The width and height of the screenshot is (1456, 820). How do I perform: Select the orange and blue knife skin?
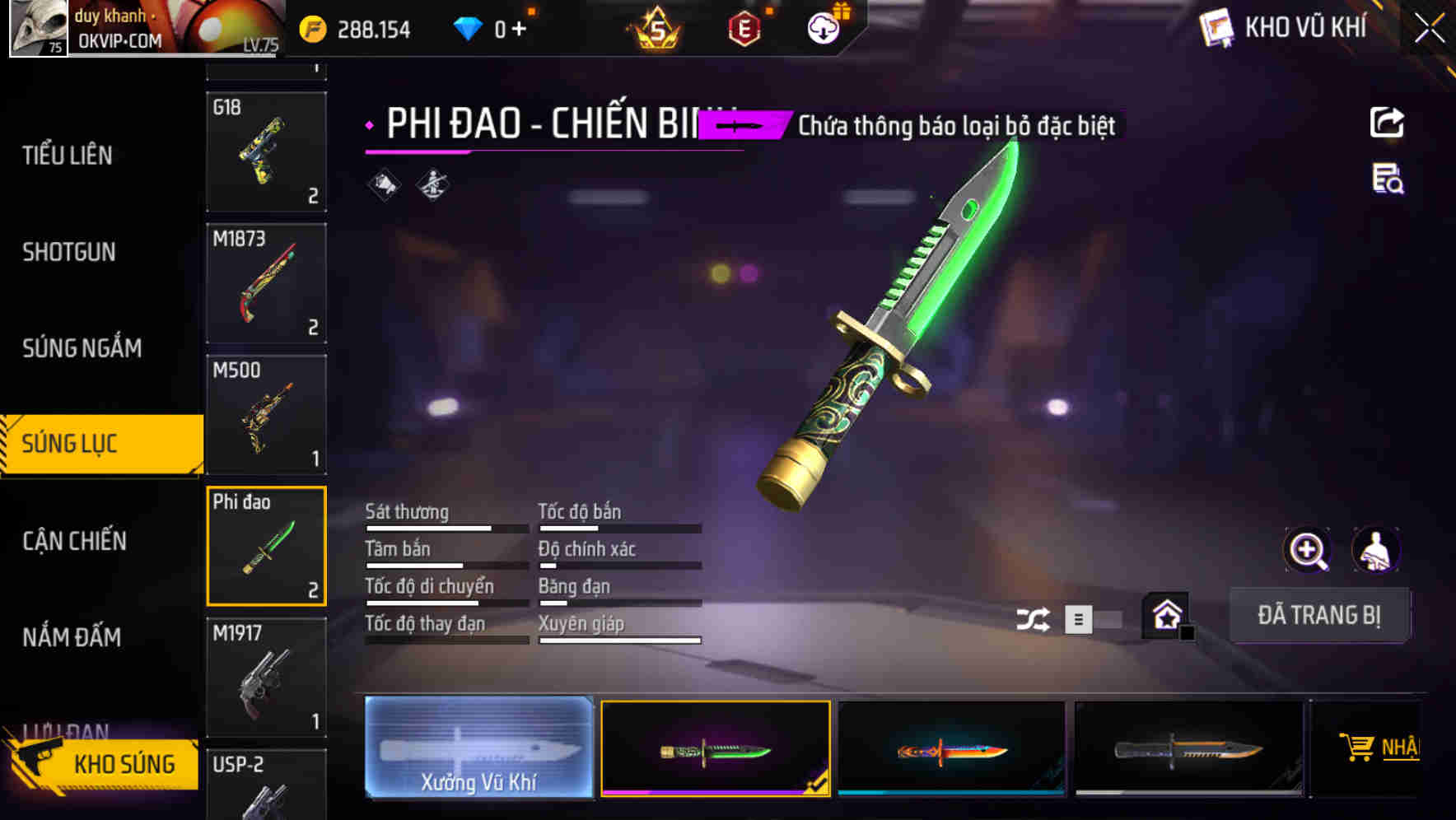point(951,748)
